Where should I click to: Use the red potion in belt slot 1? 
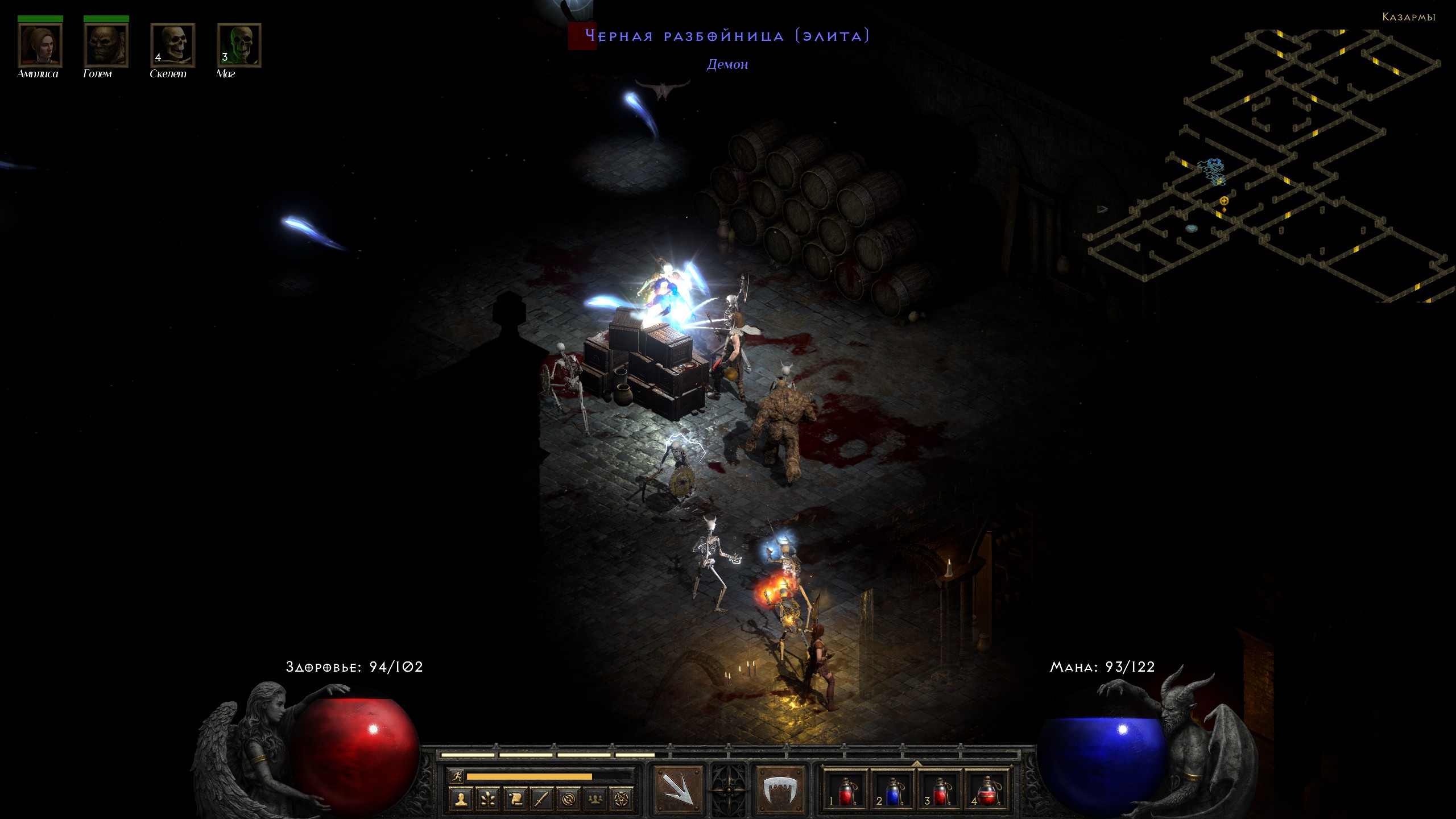[845, 791]
